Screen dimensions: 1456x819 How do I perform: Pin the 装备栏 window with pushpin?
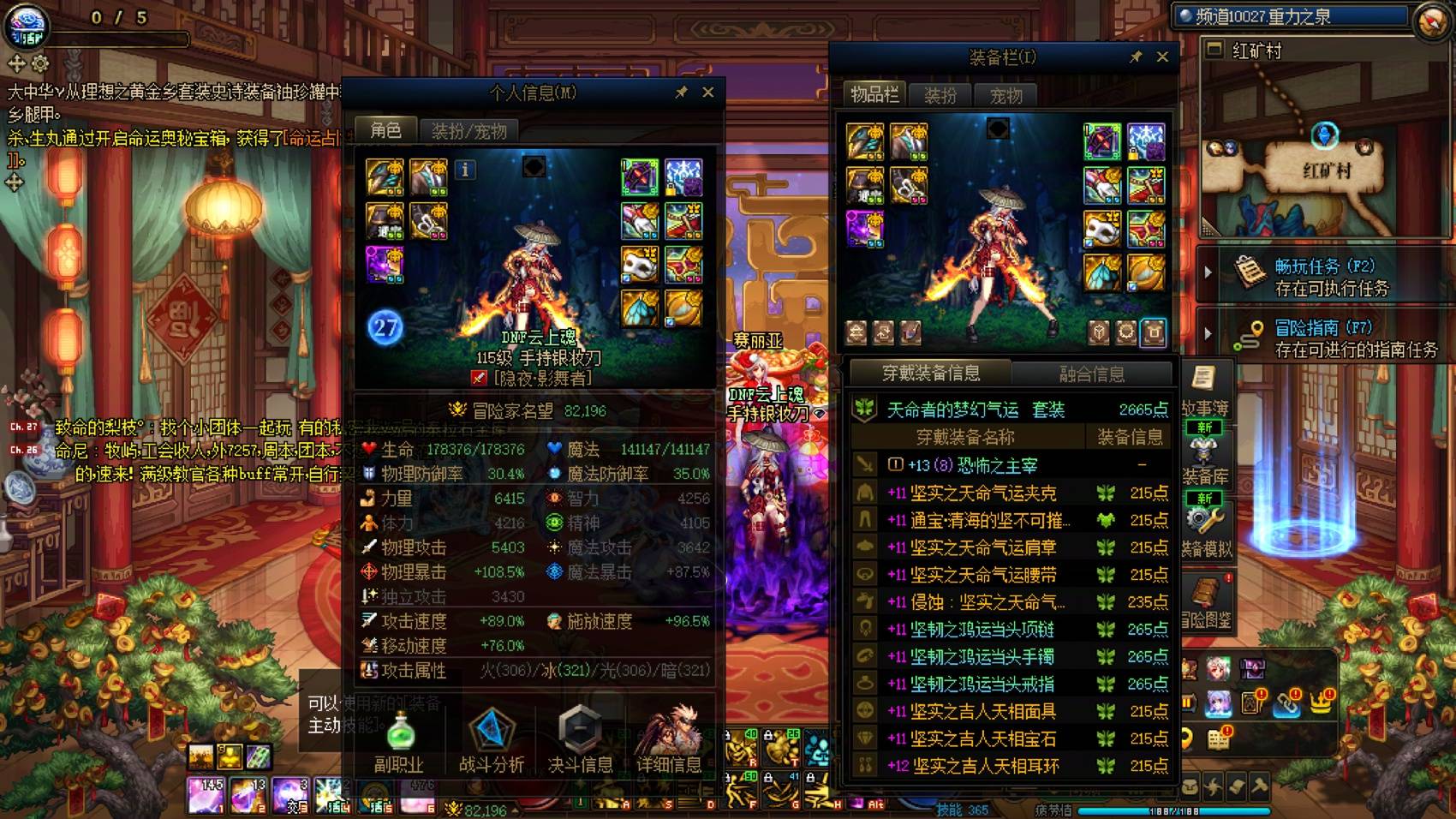(1137, 57)
